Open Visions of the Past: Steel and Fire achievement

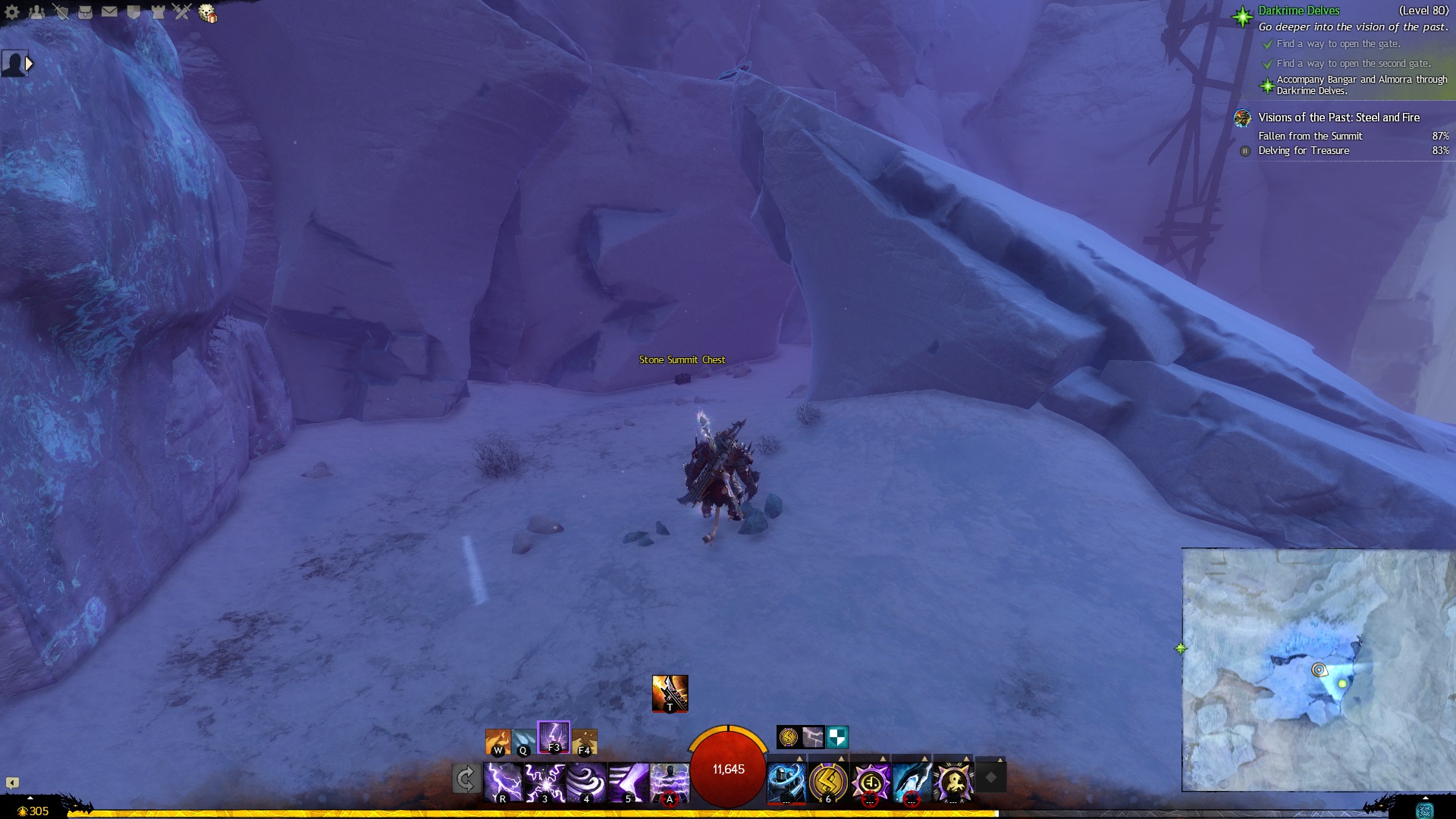(x=1338, y=118)
